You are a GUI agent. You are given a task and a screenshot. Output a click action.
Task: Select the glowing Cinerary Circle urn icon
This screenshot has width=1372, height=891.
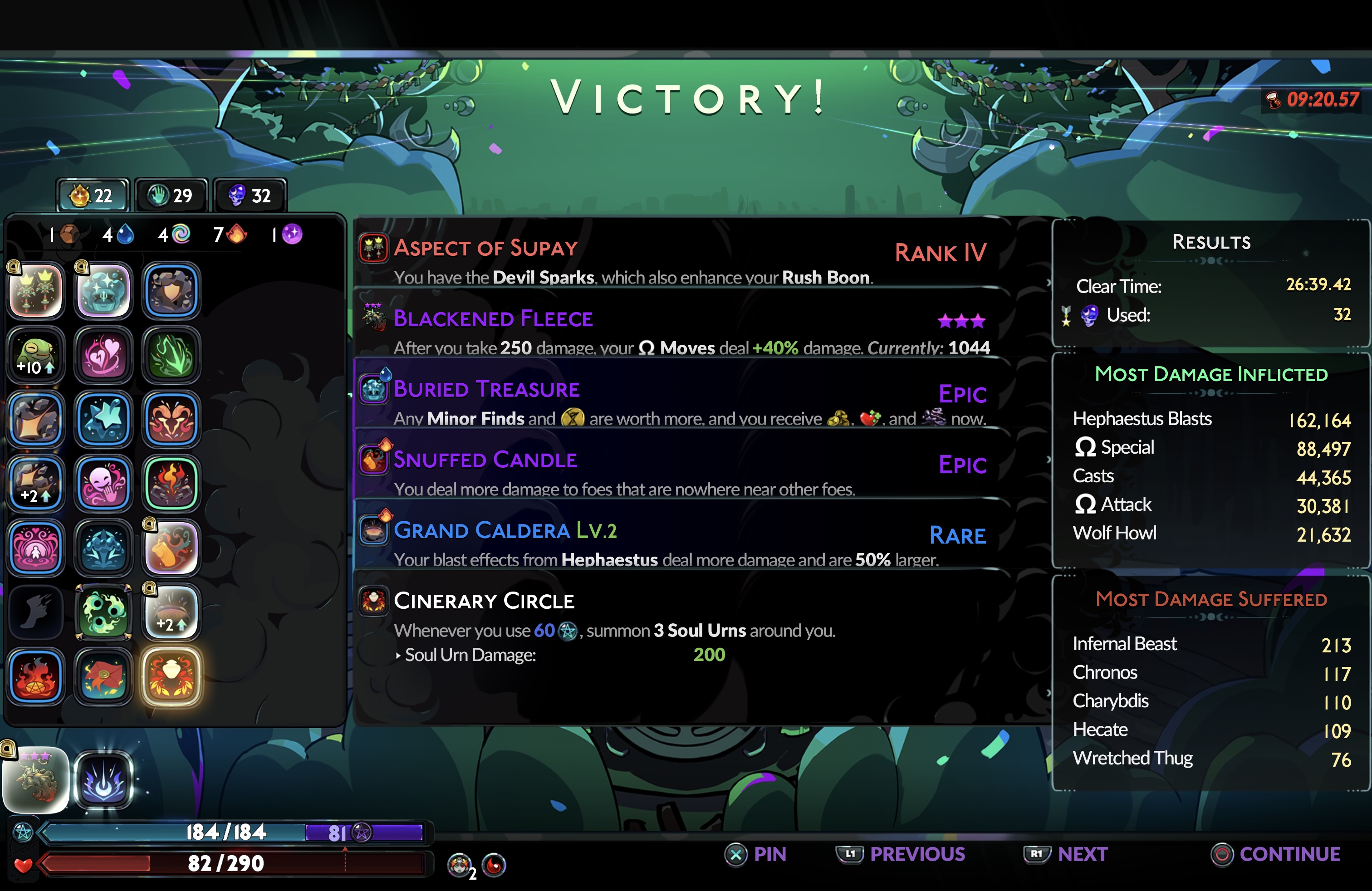coord(171,676)
